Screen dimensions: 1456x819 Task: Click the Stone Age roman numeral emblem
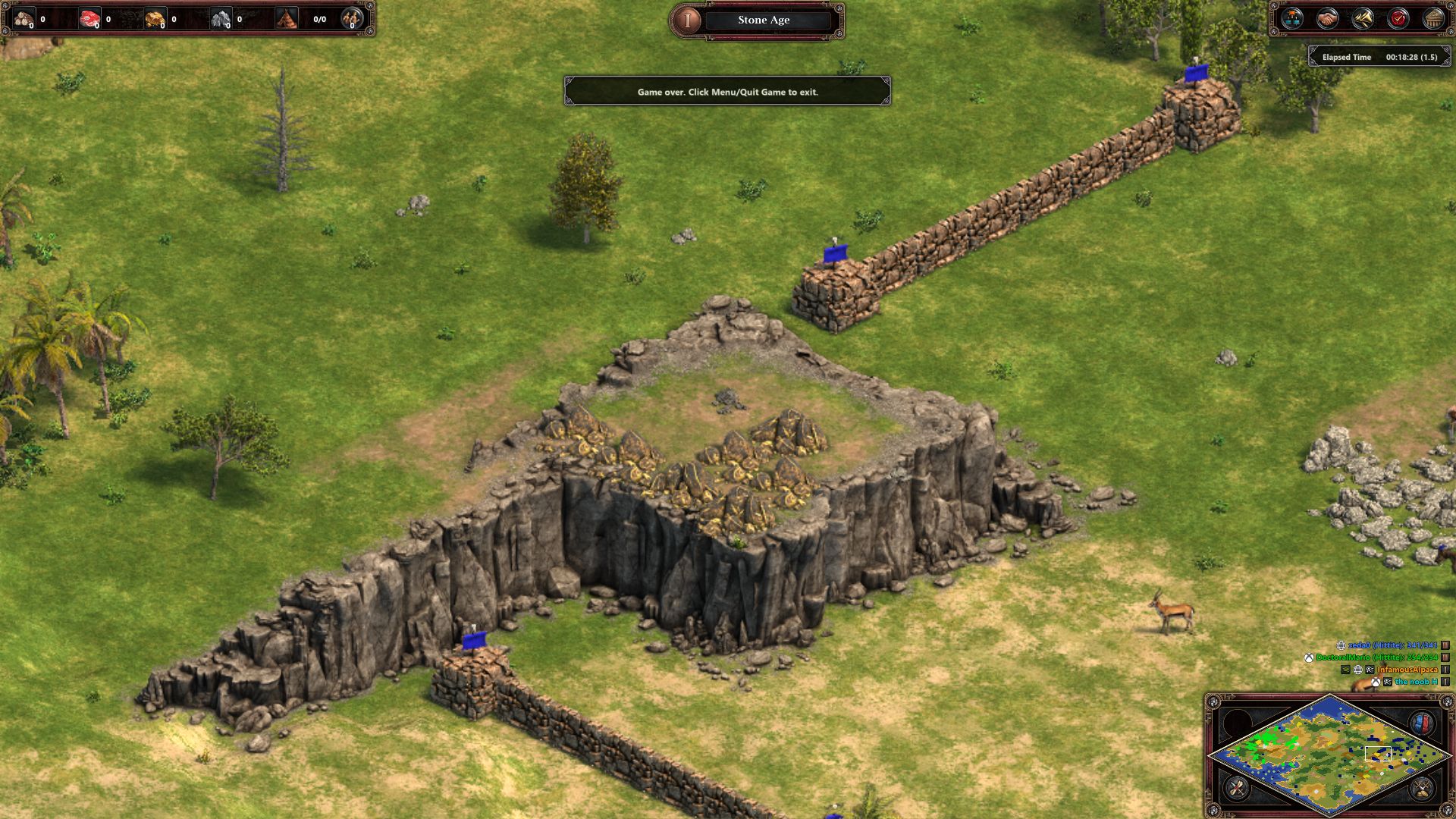[x=688, y=20]
